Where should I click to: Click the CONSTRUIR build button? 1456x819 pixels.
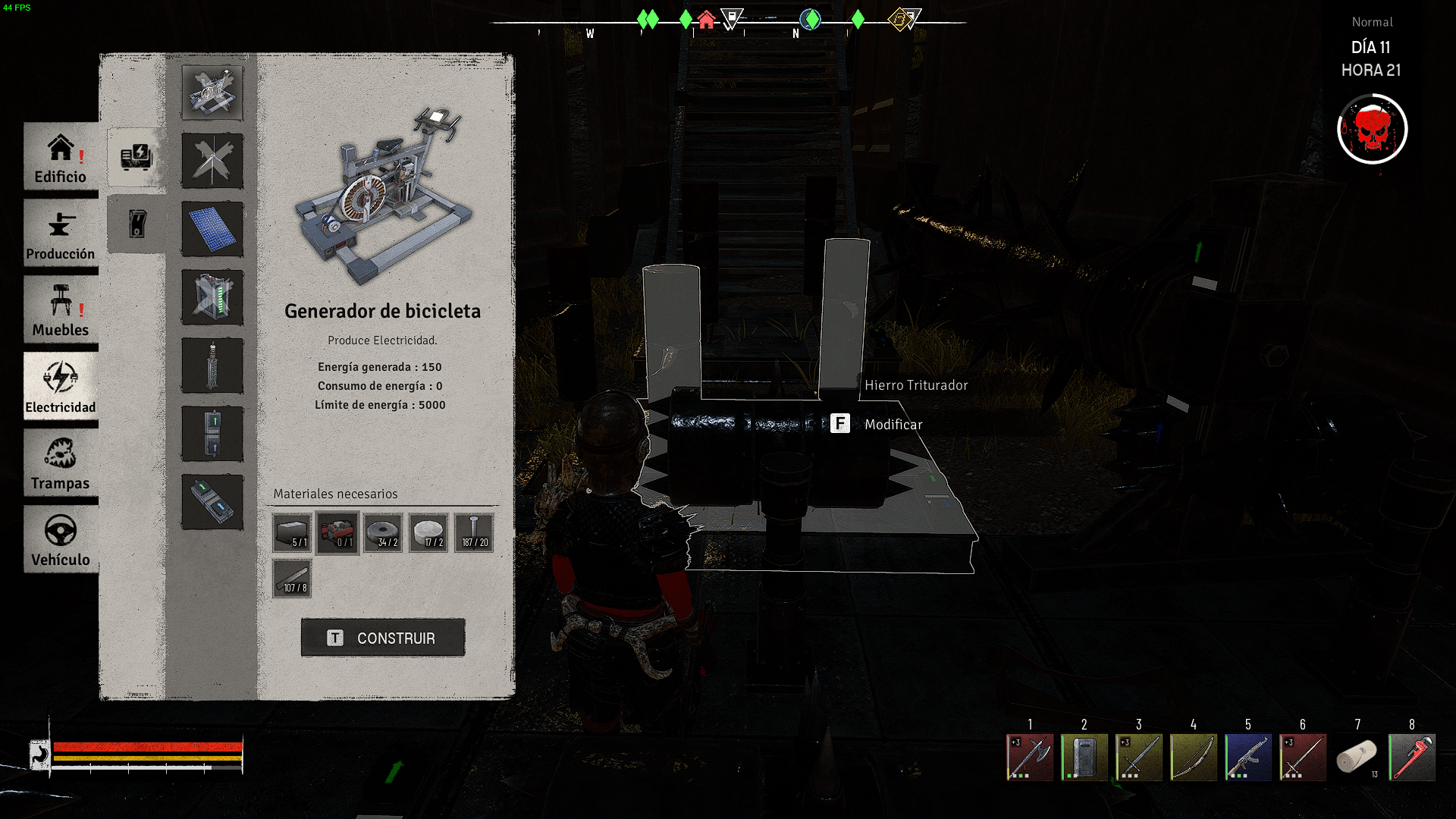(x=383, y=638)
